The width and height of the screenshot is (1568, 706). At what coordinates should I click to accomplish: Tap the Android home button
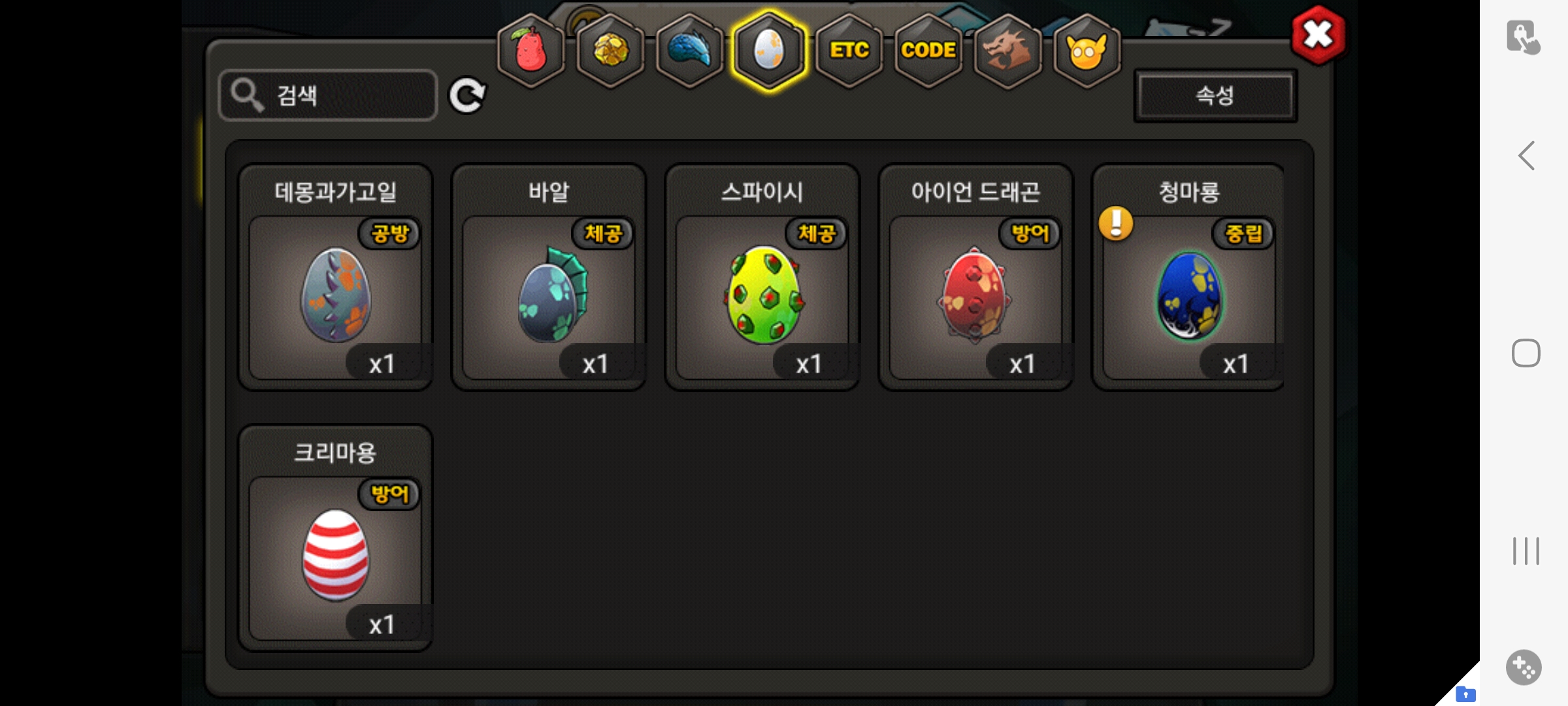pos(1526,353)
